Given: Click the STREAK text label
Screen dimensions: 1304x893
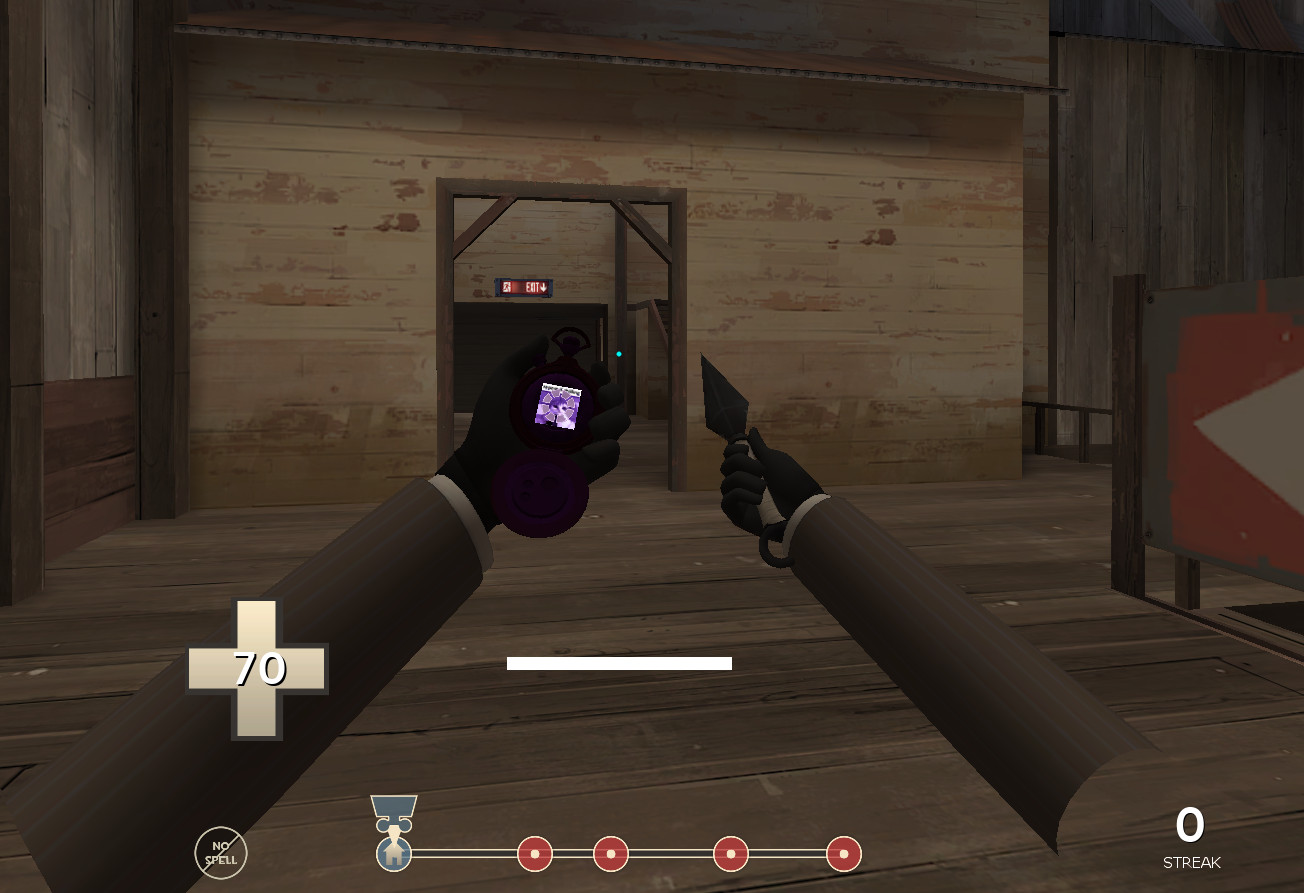Looking at the screenshot, I should pyautogui.click(x=1190, y=862).
